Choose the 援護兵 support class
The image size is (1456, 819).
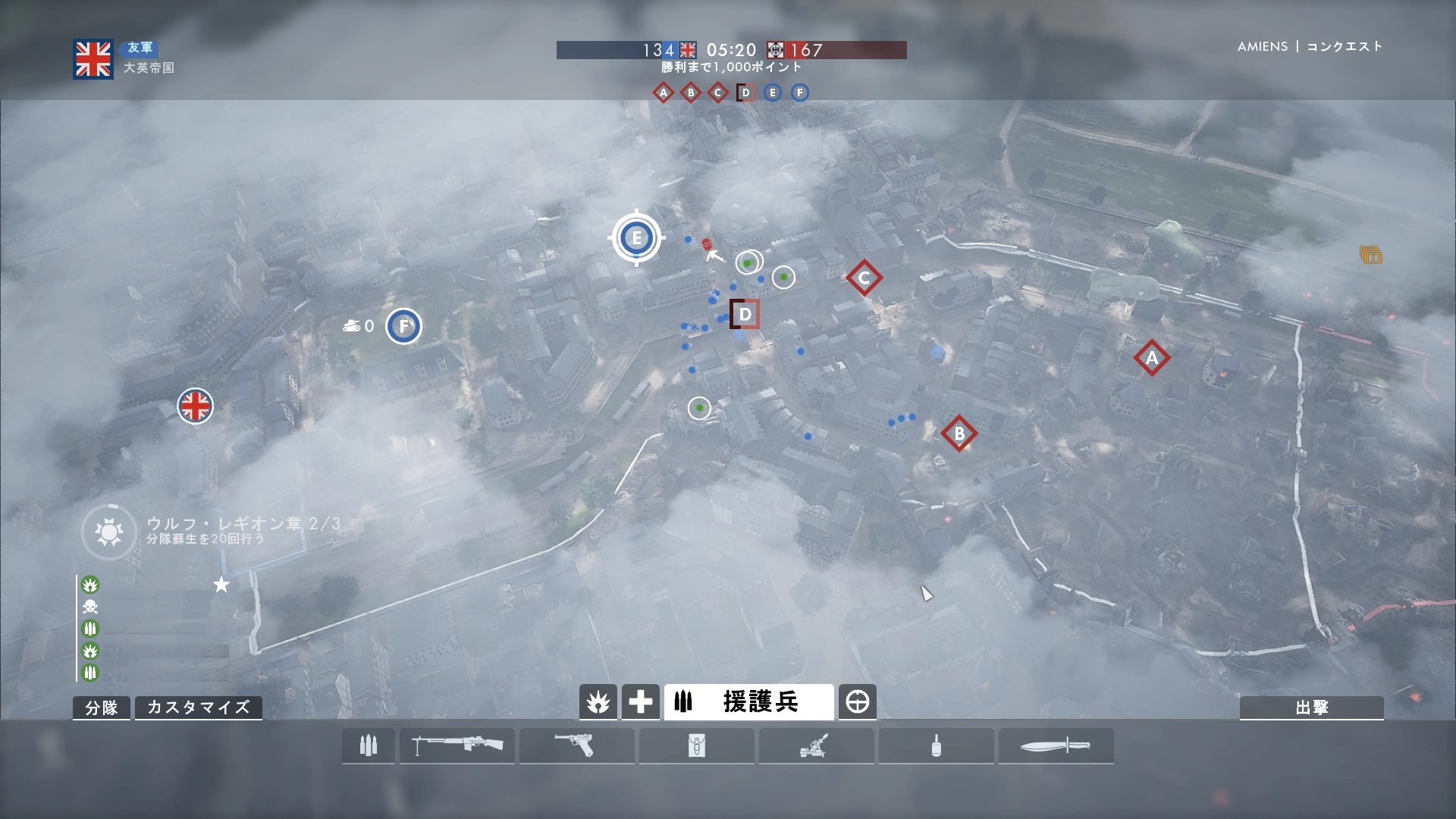pos(748,702)
